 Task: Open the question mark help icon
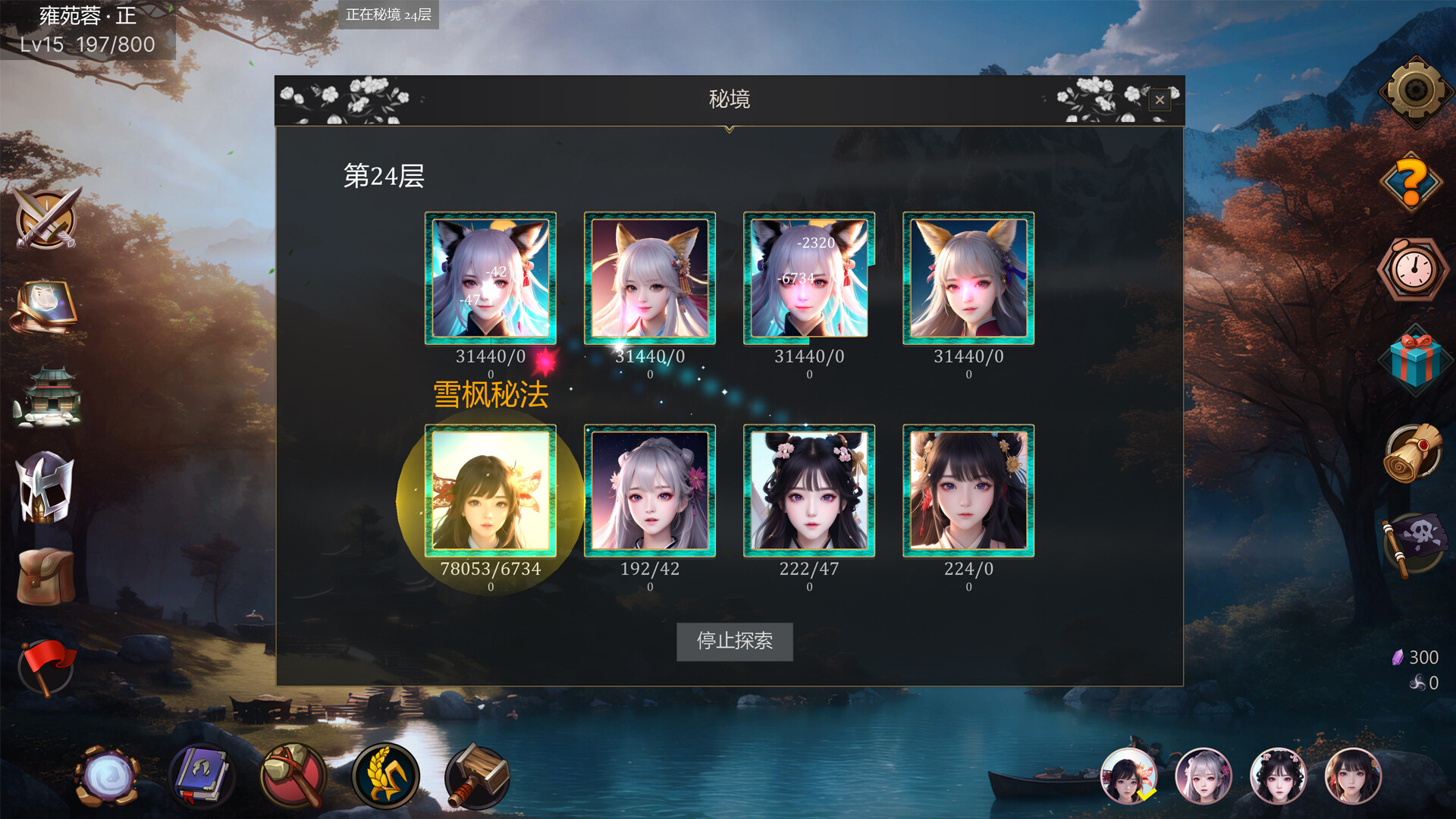1412,180
